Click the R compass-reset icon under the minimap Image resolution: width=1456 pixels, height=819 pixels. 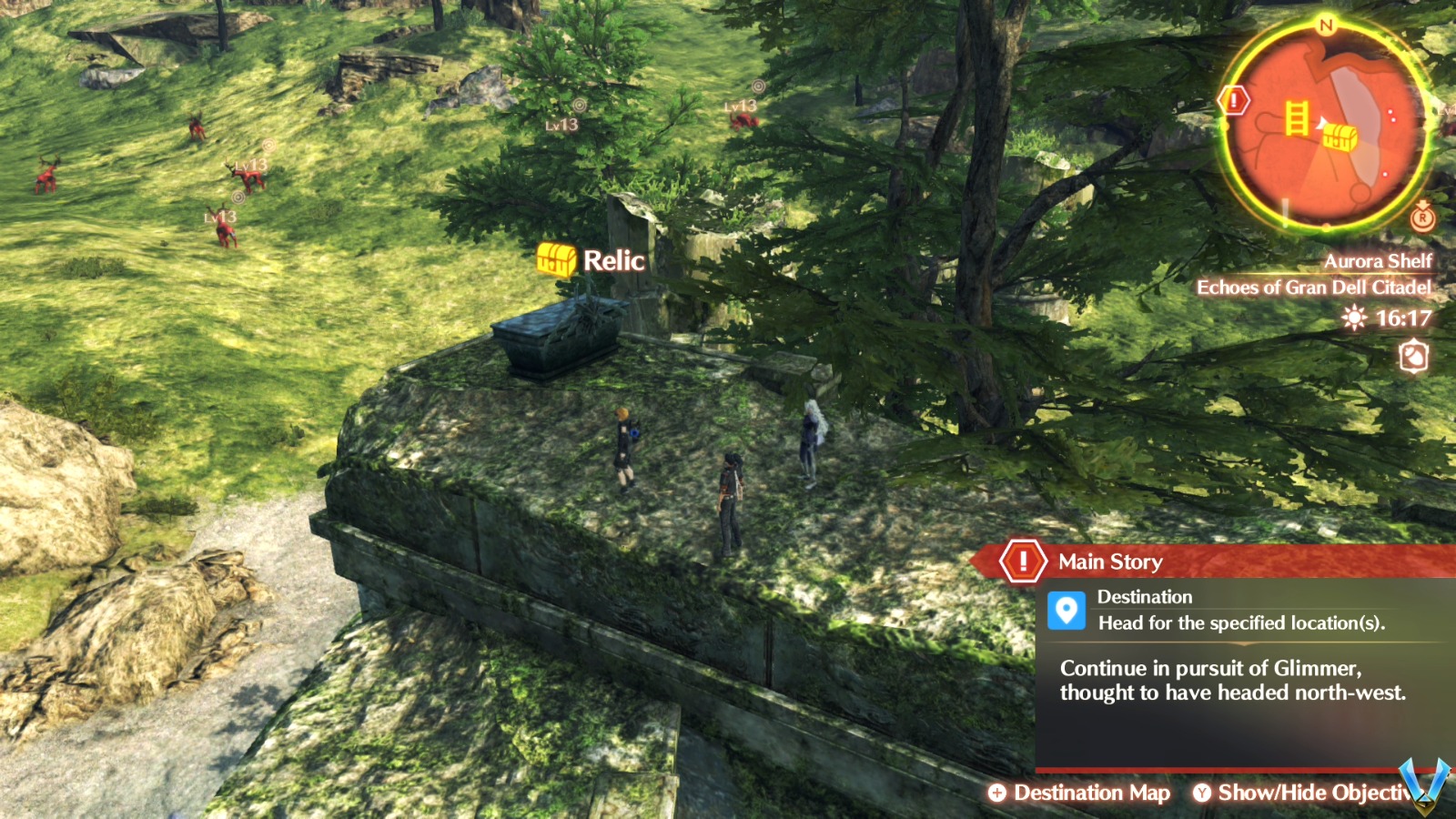[x=1421, y=218]
